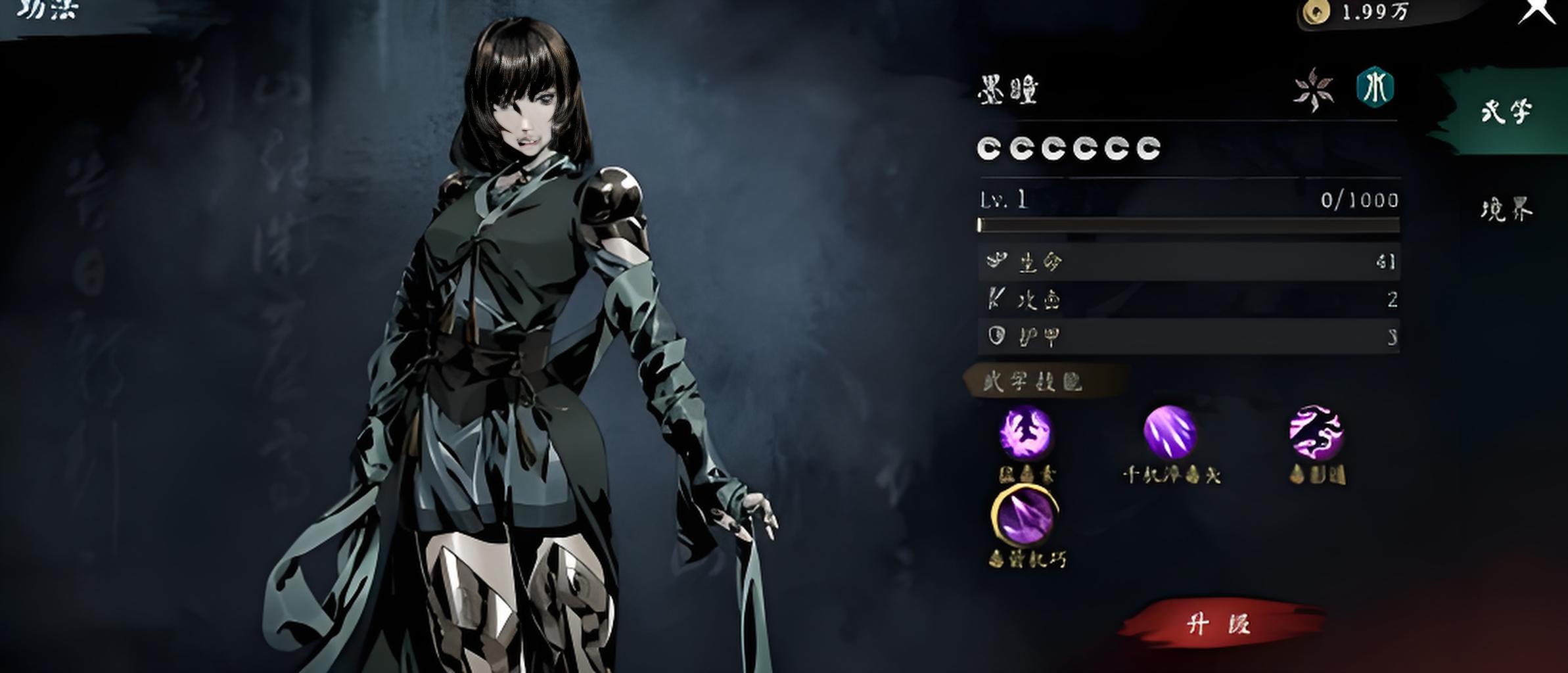Select the purple claw slash skill icon
The image size is (1568, 673).
[x=1170, y=432]
